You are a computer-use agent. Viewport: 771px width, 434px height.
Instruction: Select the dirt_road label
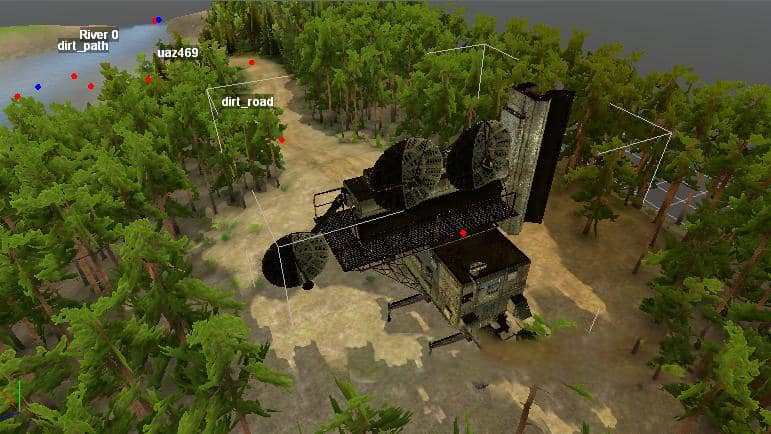coord(247,102)
